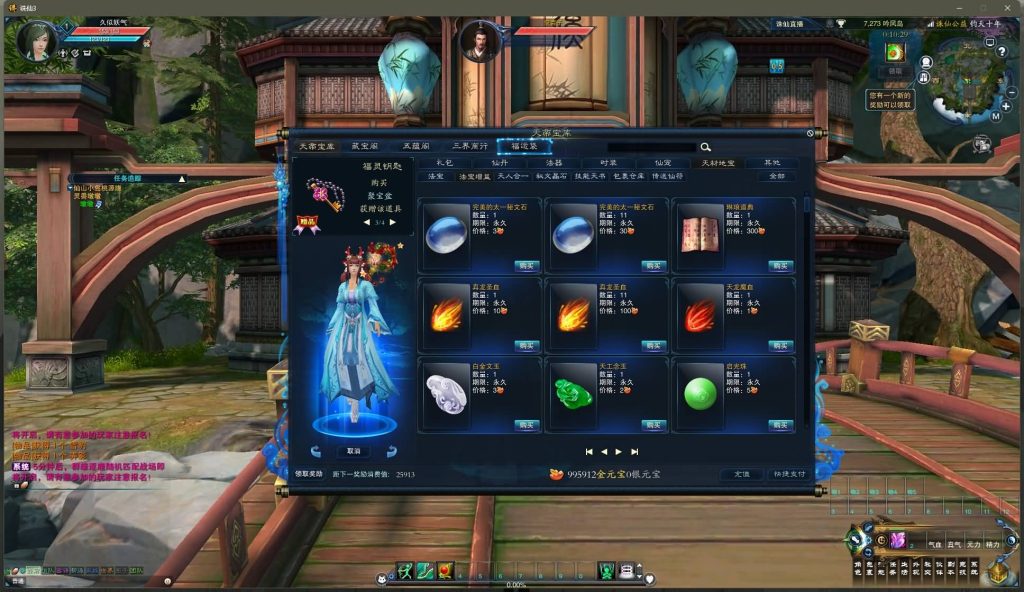Claim rewards with the 领取奖励 button

[309, 474]
